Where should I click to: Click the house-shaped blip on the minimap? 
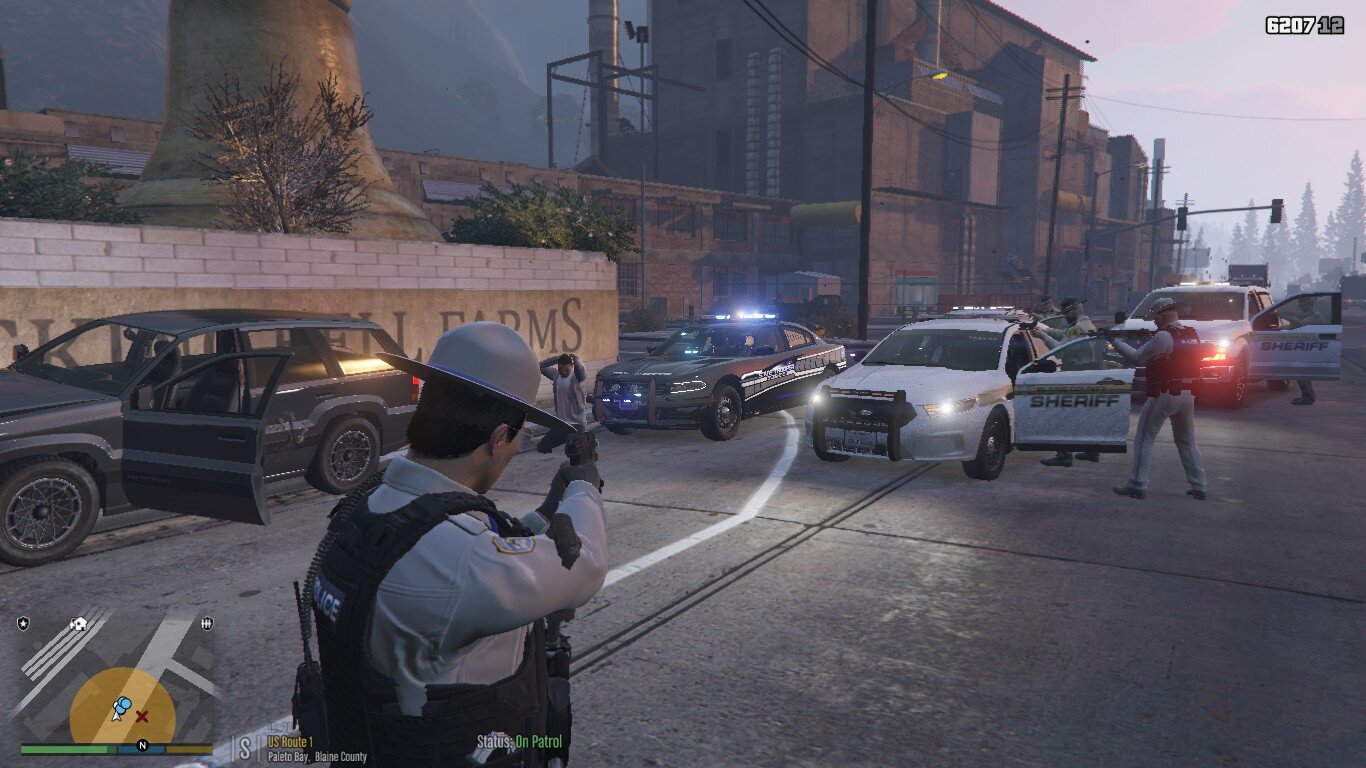(x=78, y=624)
